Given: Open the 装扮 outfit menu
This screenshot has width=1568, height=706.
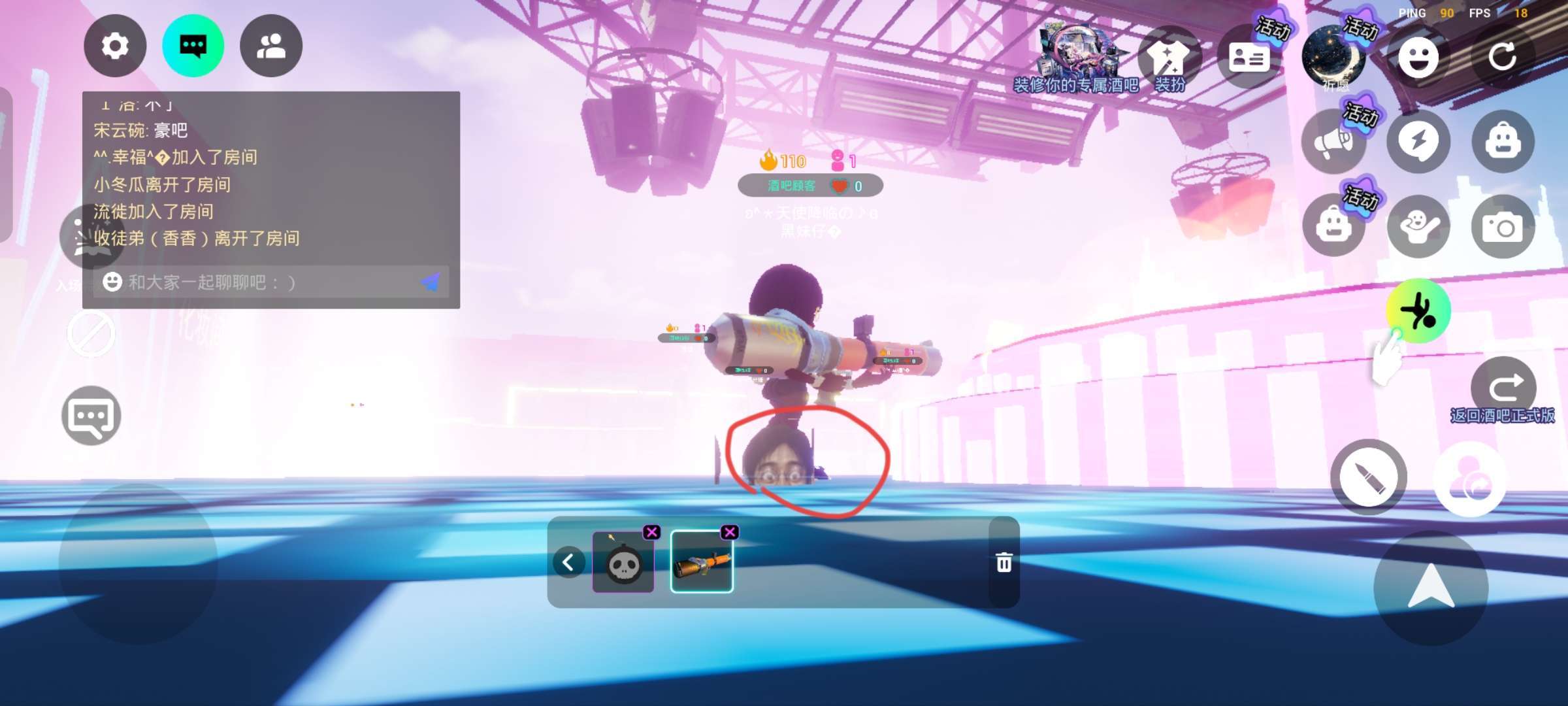Looking at the screenshot, I should [x=1169, y=60].
